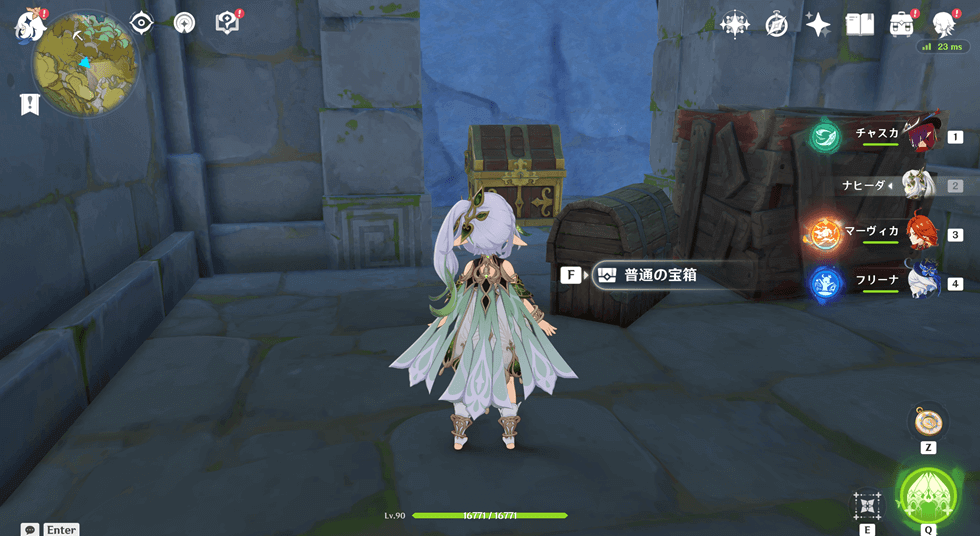Viewport: 980px width, 536px height.
Task: Open the Paimon menu icon
Action: coord(27,25)
